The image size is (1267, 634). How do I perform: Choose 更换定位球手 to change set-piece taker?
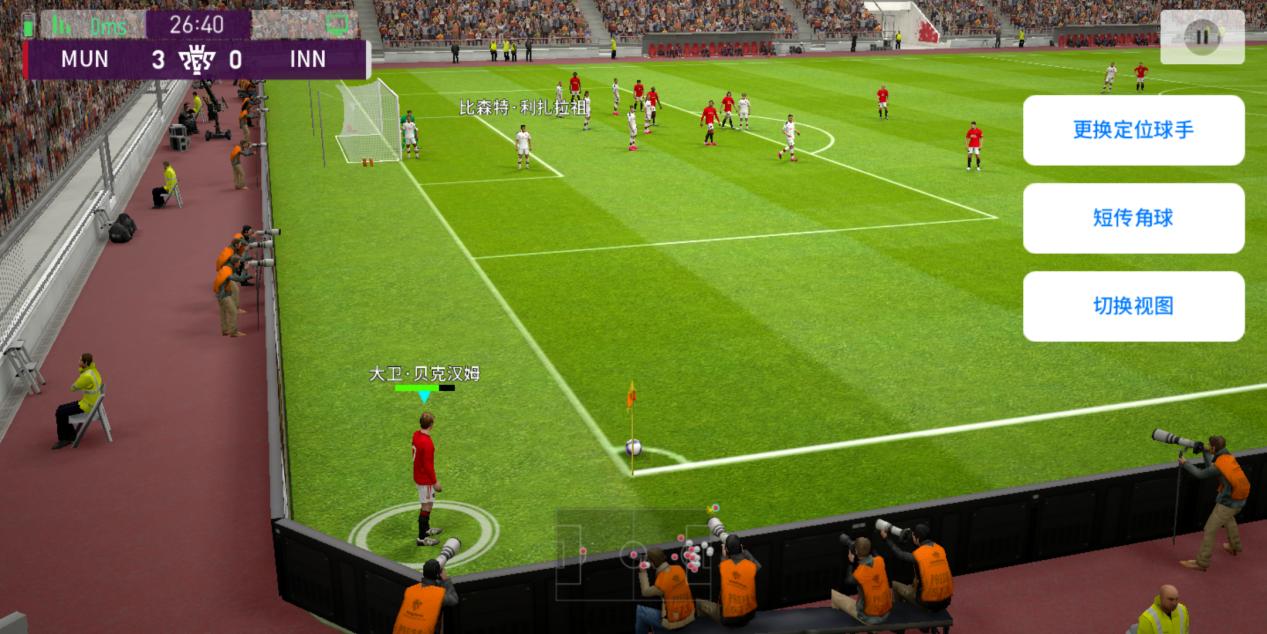pos(1133,130)
